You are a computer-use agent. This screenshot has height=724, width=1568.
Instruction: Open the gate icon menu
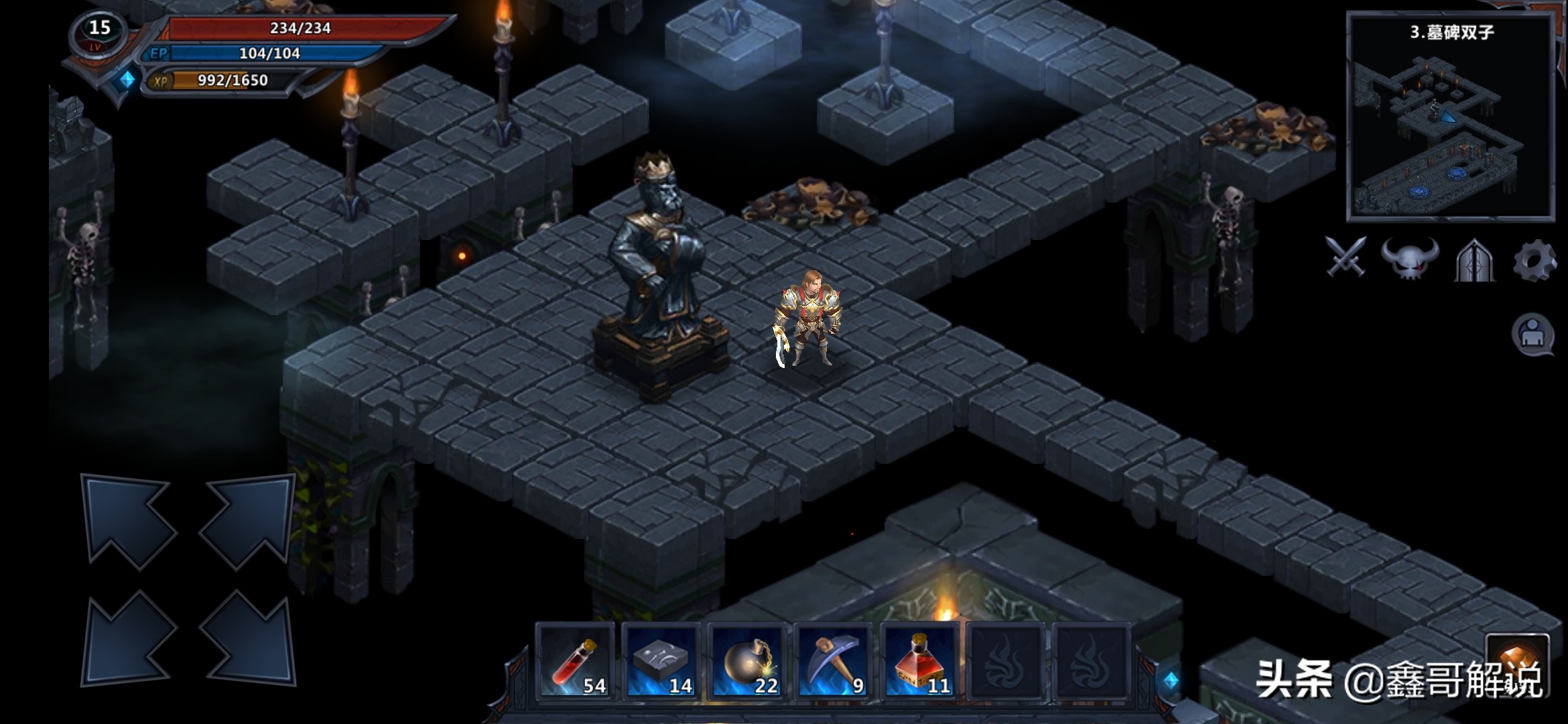[x=1475, y=259]
